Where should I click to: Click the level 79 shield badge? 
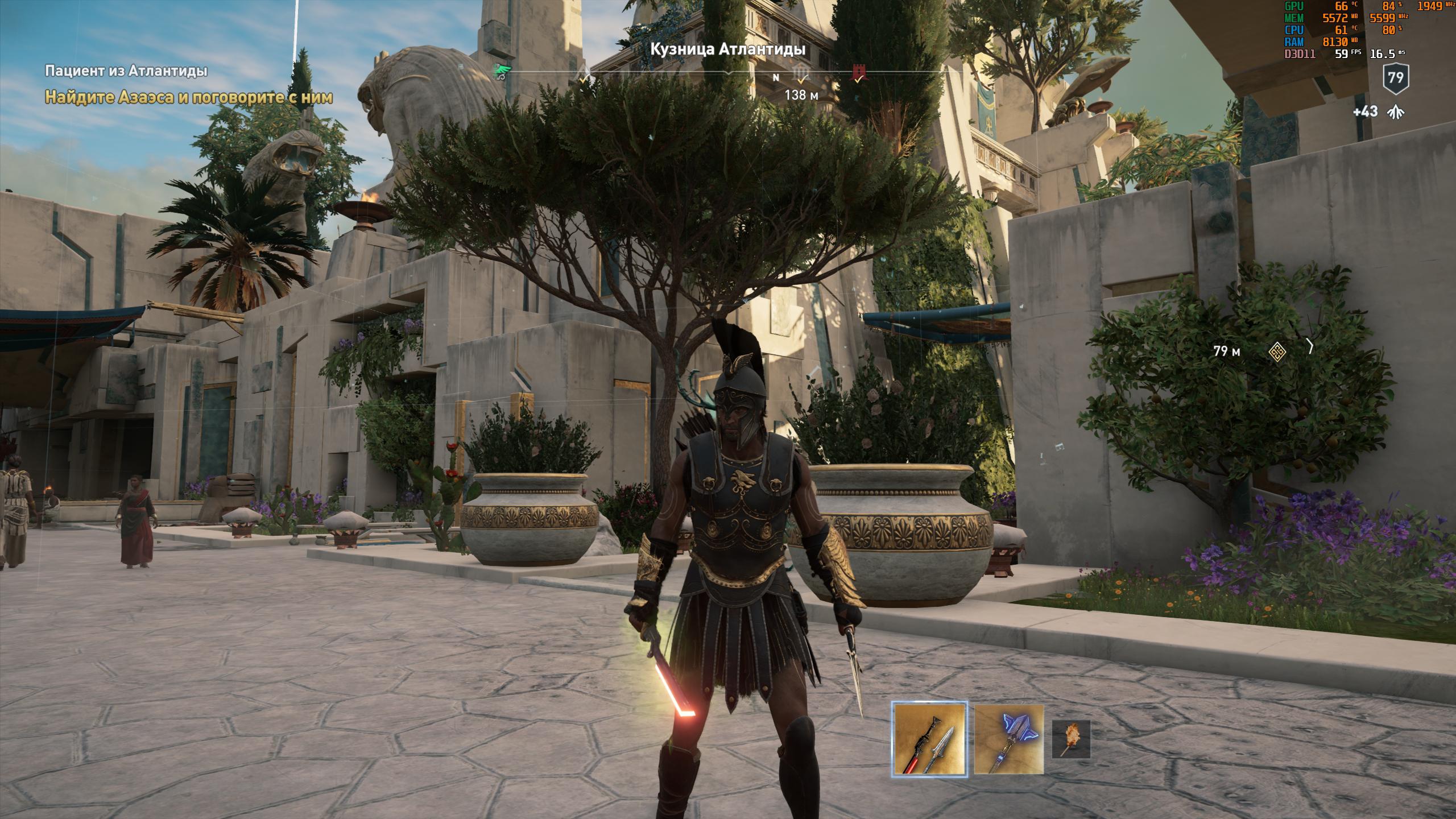click(1395, 77)
